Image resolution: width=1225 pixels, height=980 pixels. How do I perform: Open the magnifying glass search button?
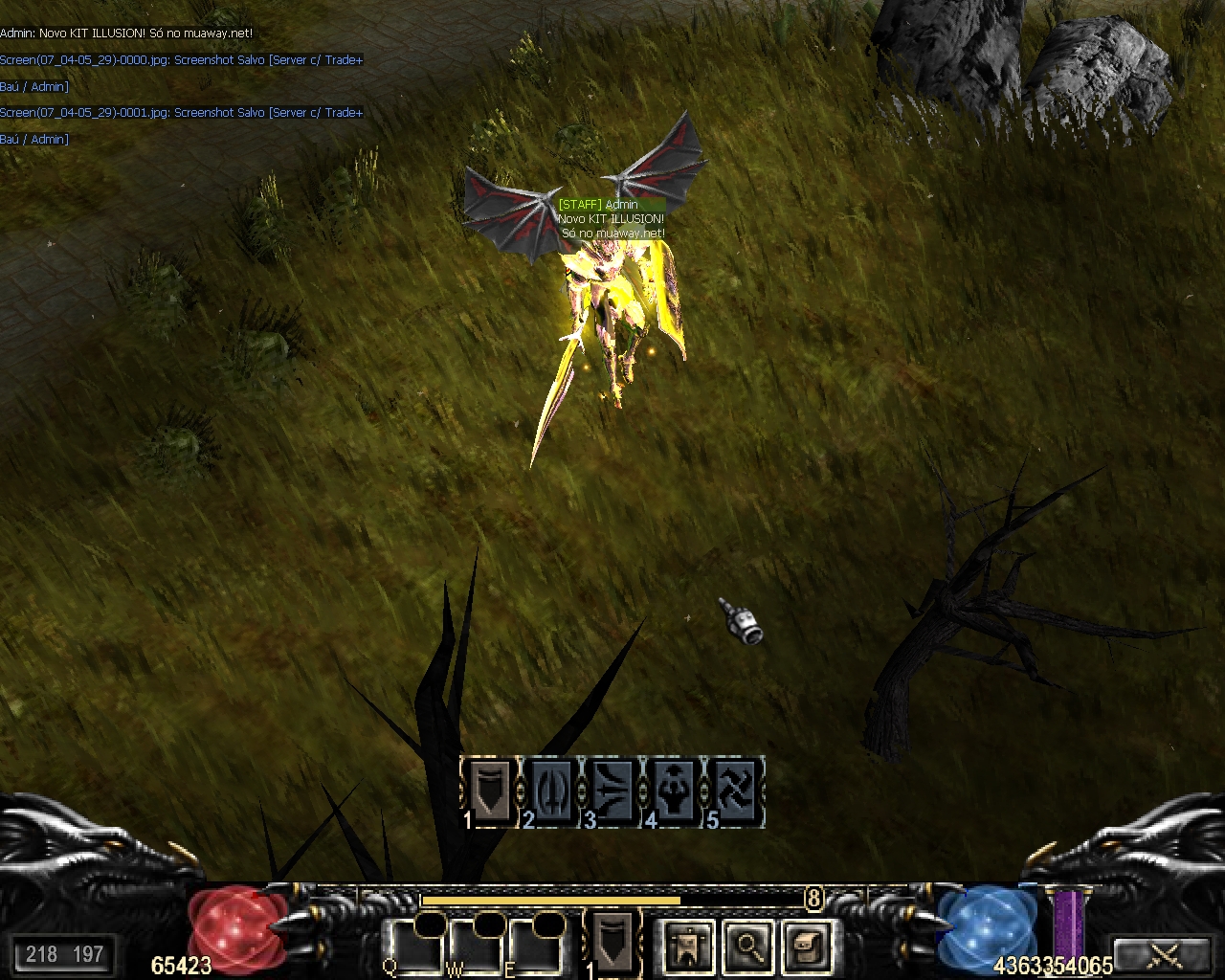(746, 947)
